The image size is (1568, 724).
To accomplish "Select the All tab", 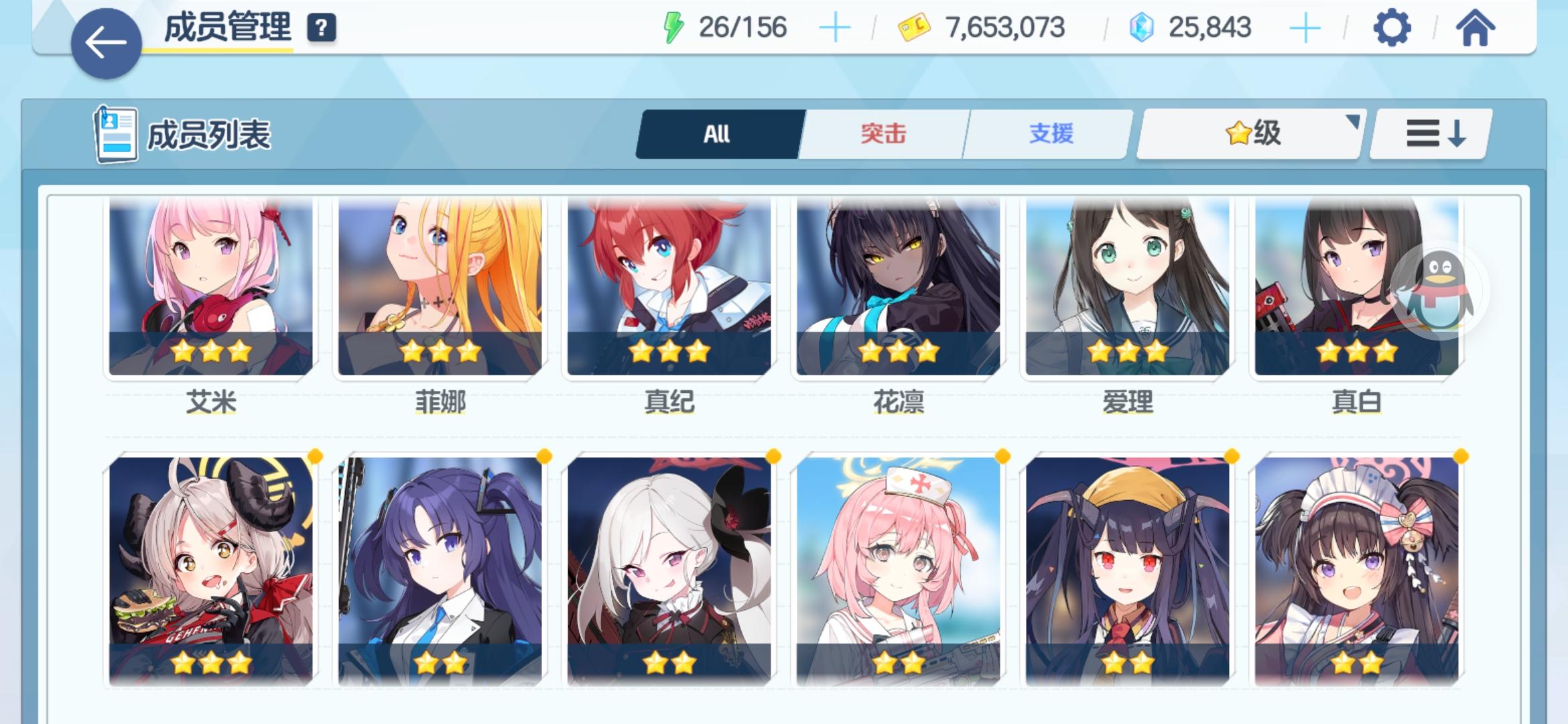I will coord(716,133).
